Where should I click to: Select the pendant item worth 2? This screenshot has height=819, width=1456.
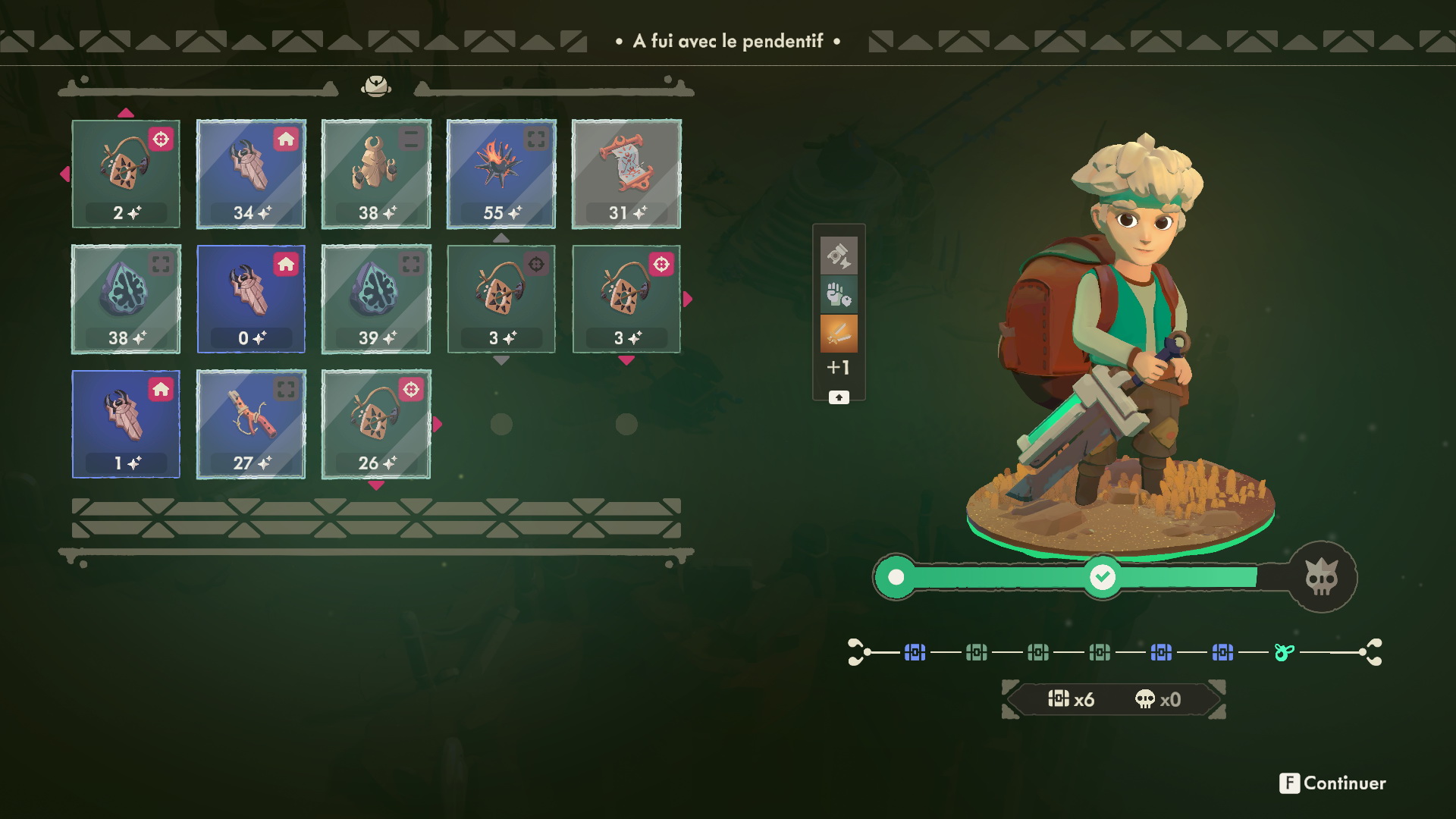[126, 174]
